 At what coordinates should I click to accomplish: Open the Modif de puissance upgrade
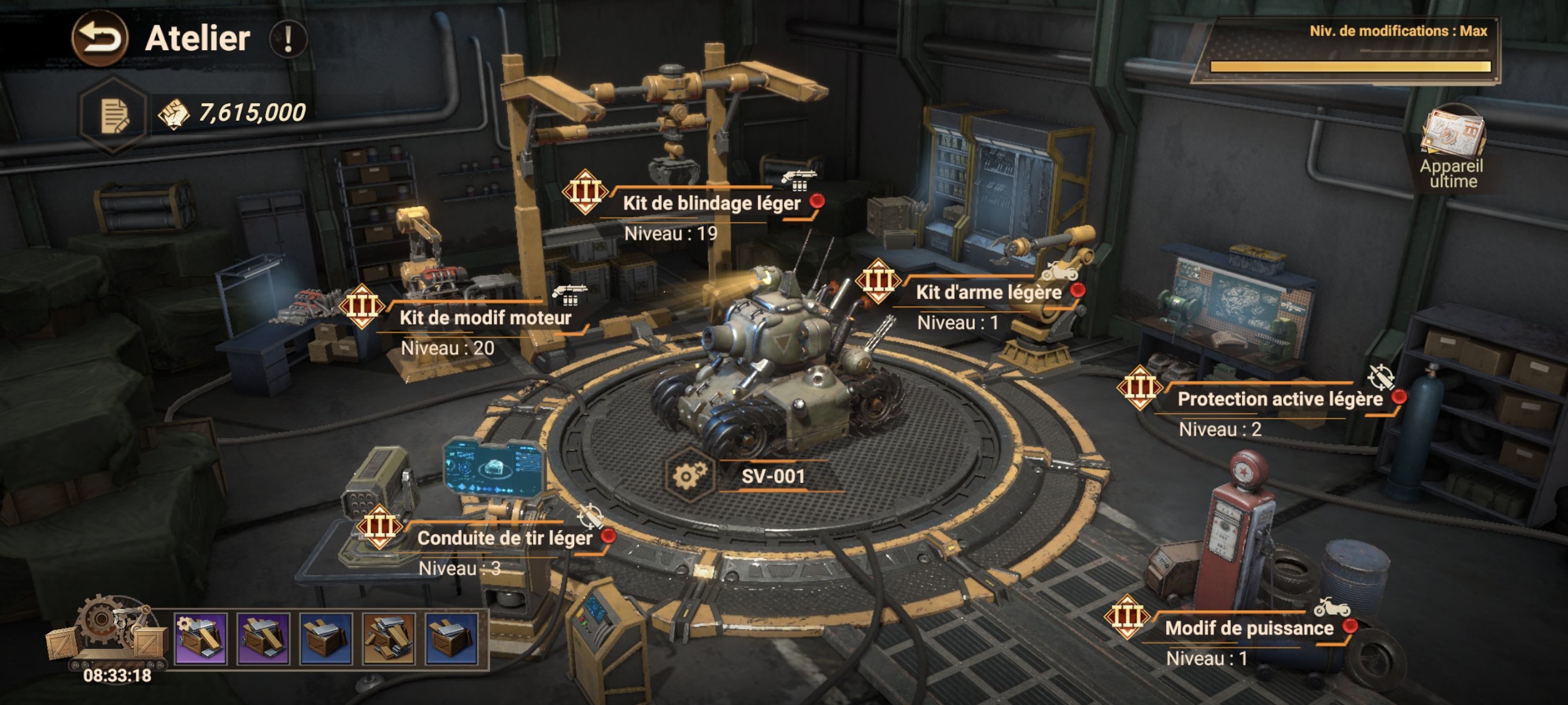1249,628
